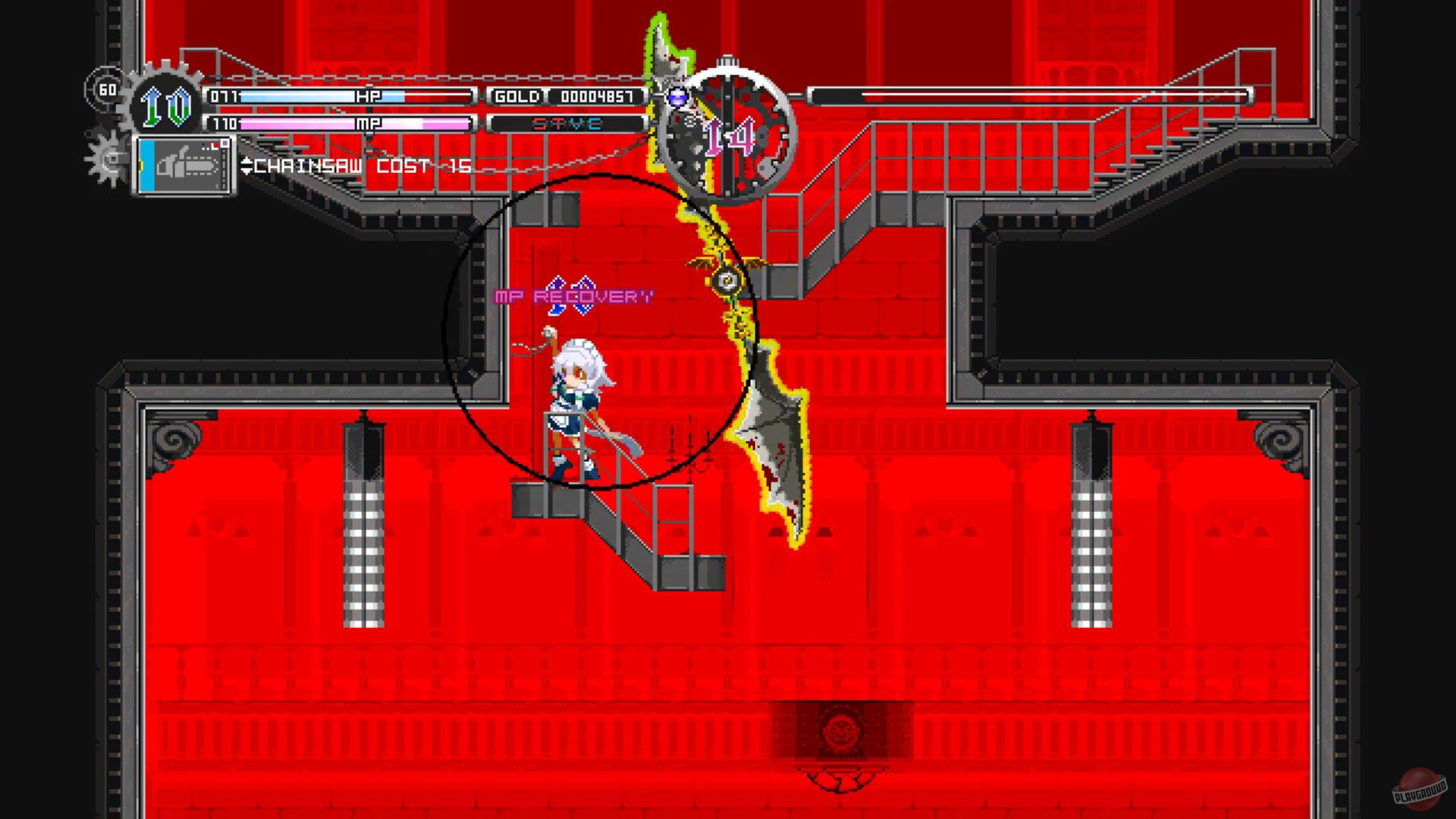Expand the weapon selector via its arrow control

point(247,167)
